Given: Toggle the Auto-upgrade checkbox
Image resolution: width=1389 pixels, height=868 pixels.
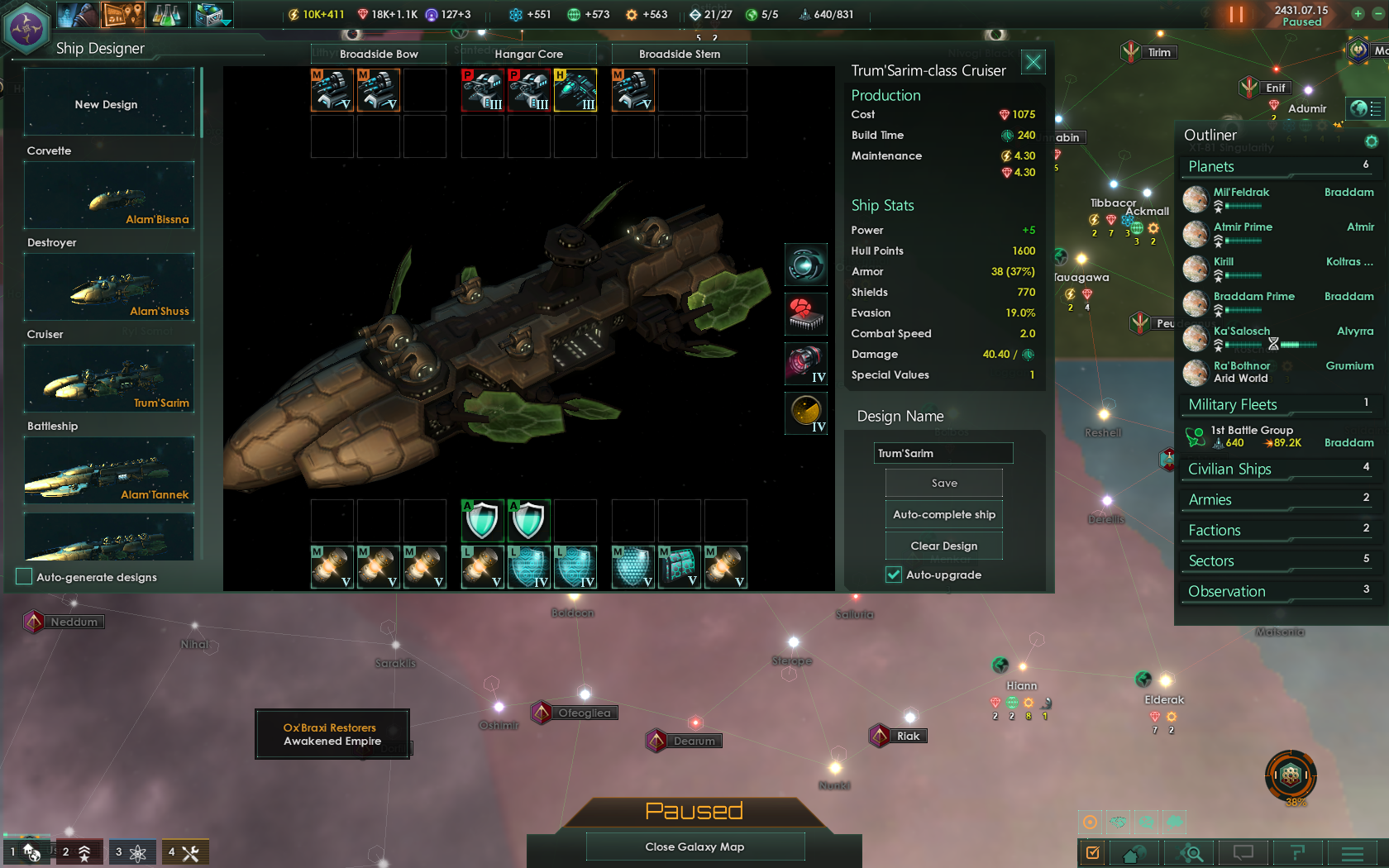Looking at the screenshot, I should pyautogui.click(x=894, y=575).
